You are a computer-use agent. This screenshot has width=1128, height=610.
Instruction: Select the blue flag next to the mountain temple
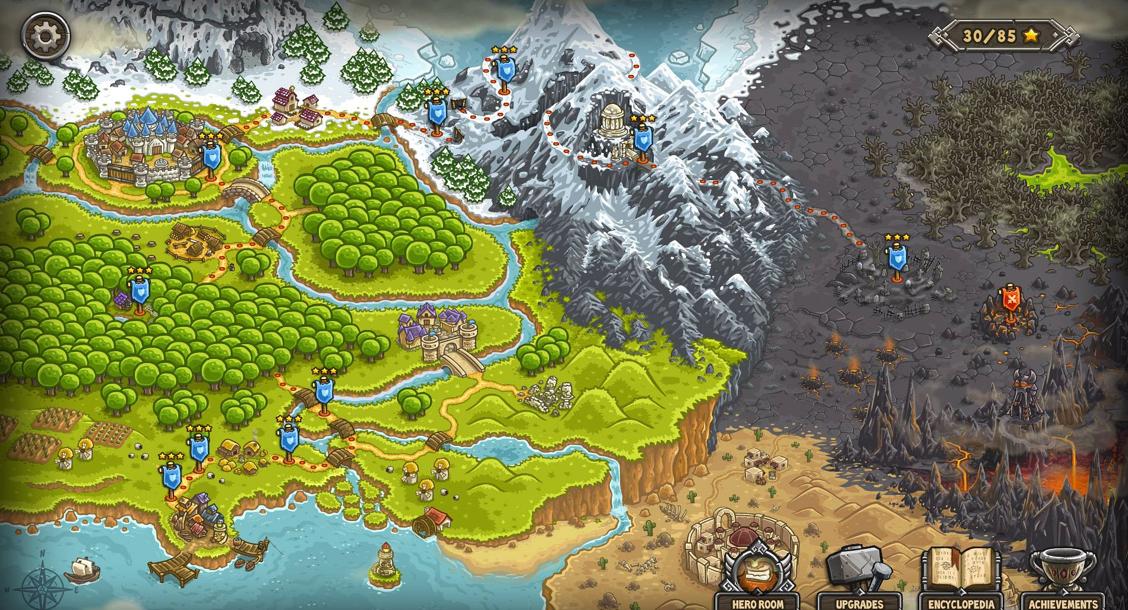point(642,139)
